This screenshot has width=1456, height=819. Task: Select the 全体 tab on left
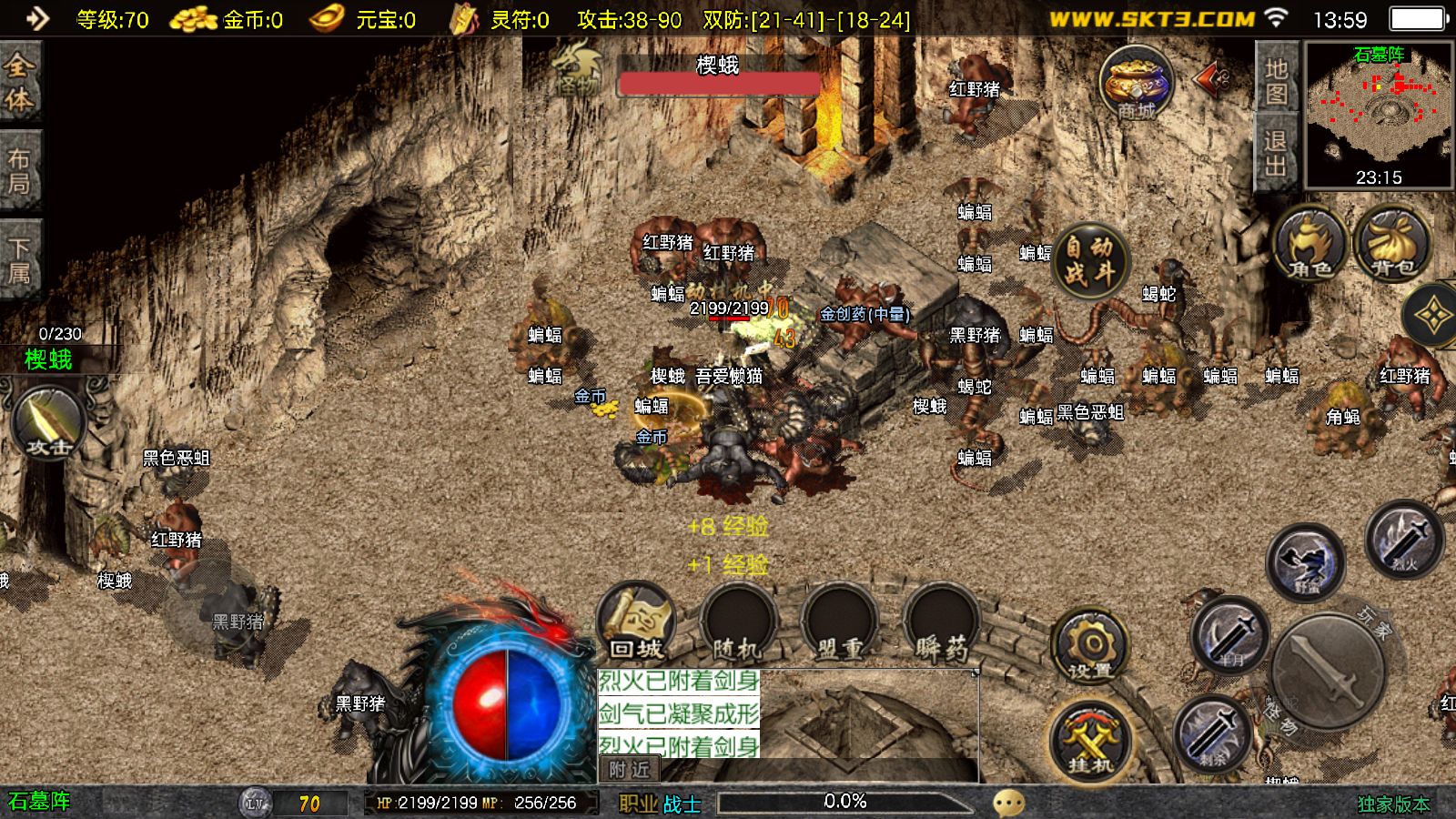click(x=19, y=82)
